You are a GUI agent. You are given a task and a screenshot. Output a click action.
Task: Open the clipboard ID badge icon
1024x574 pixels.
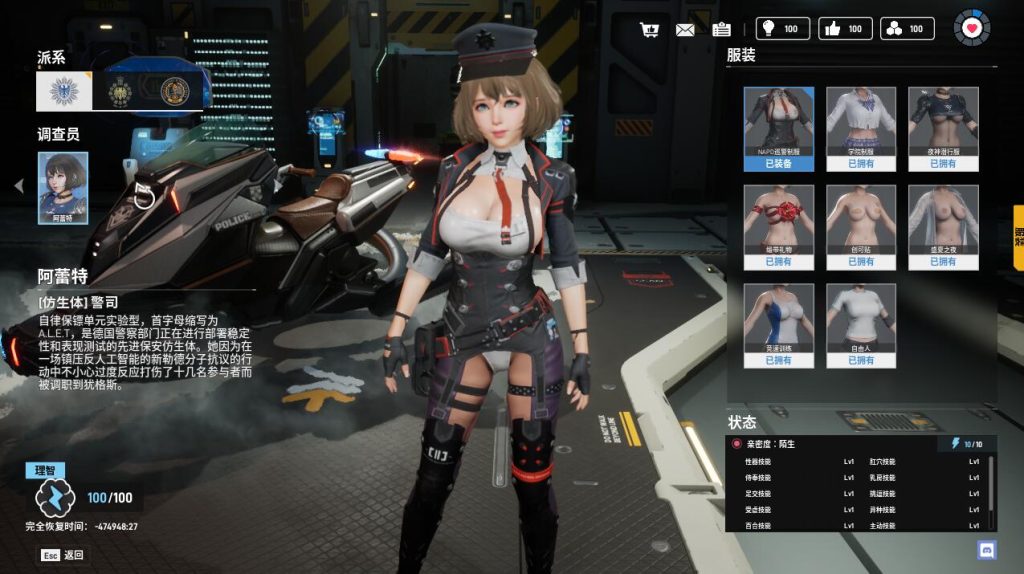tap(721, 29)
